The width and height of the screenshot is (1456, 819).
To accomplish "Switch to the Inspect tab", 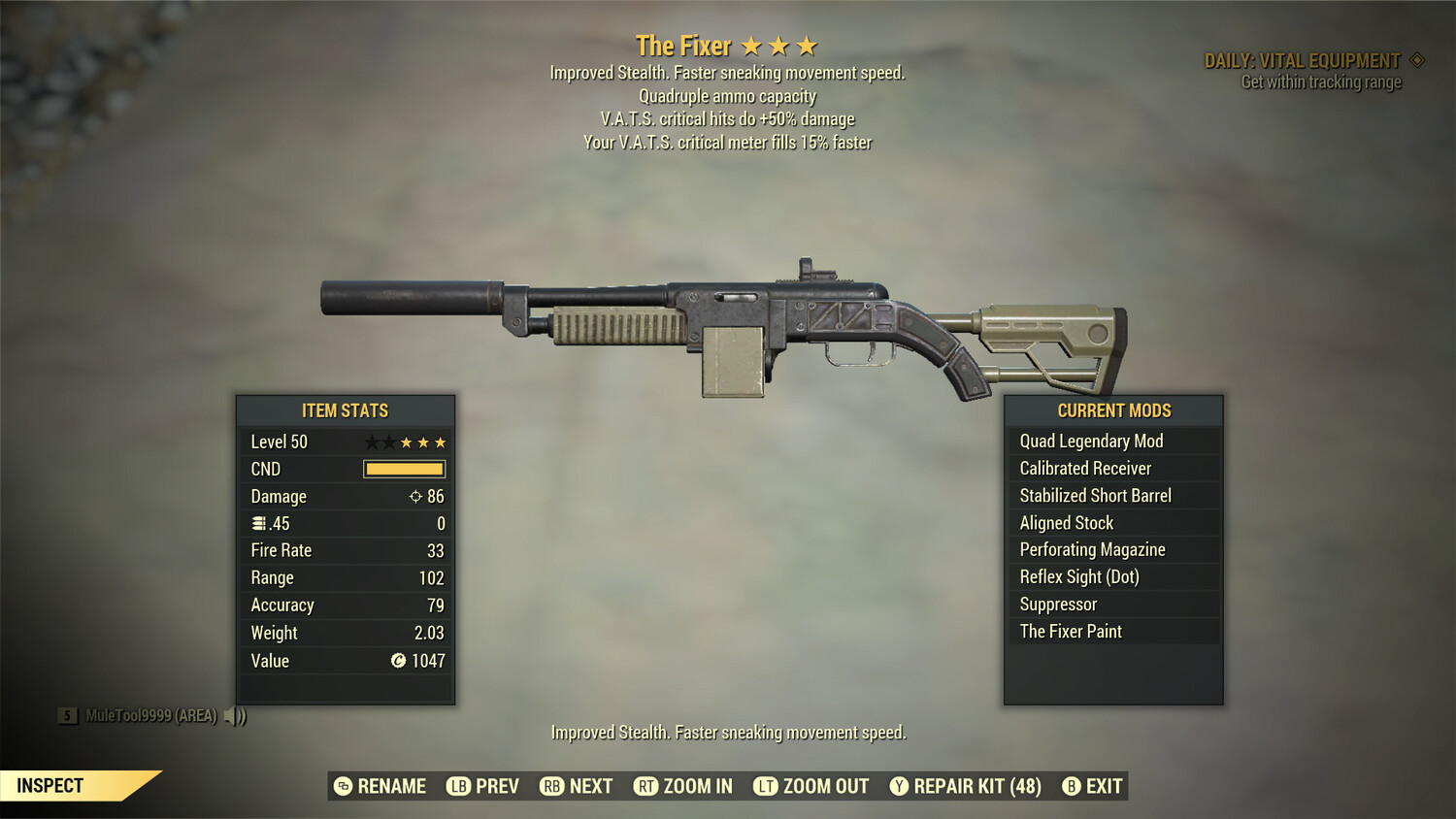I will point(50,785).
